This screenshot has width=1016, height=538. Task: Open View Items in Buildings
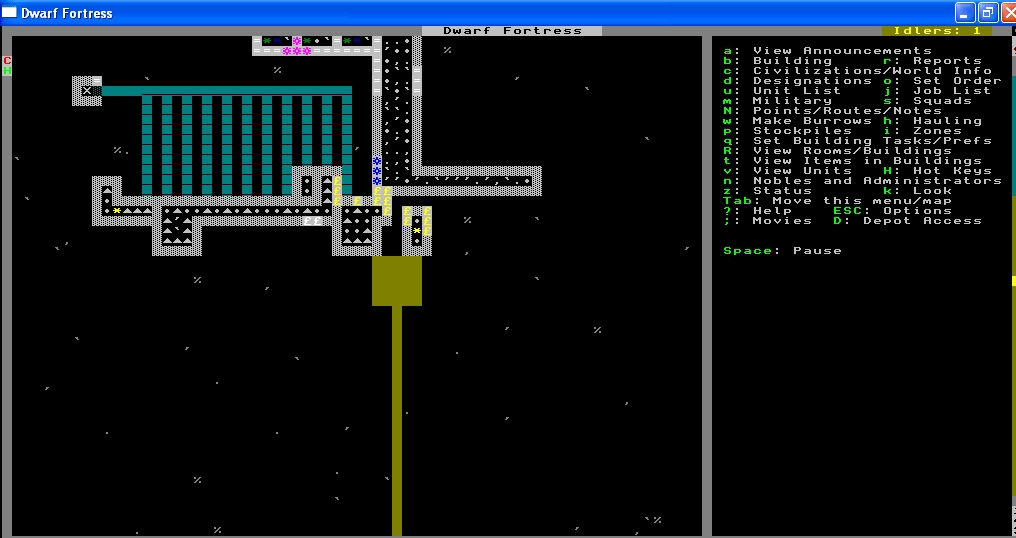pyautogui.click(x=867, y=161)
